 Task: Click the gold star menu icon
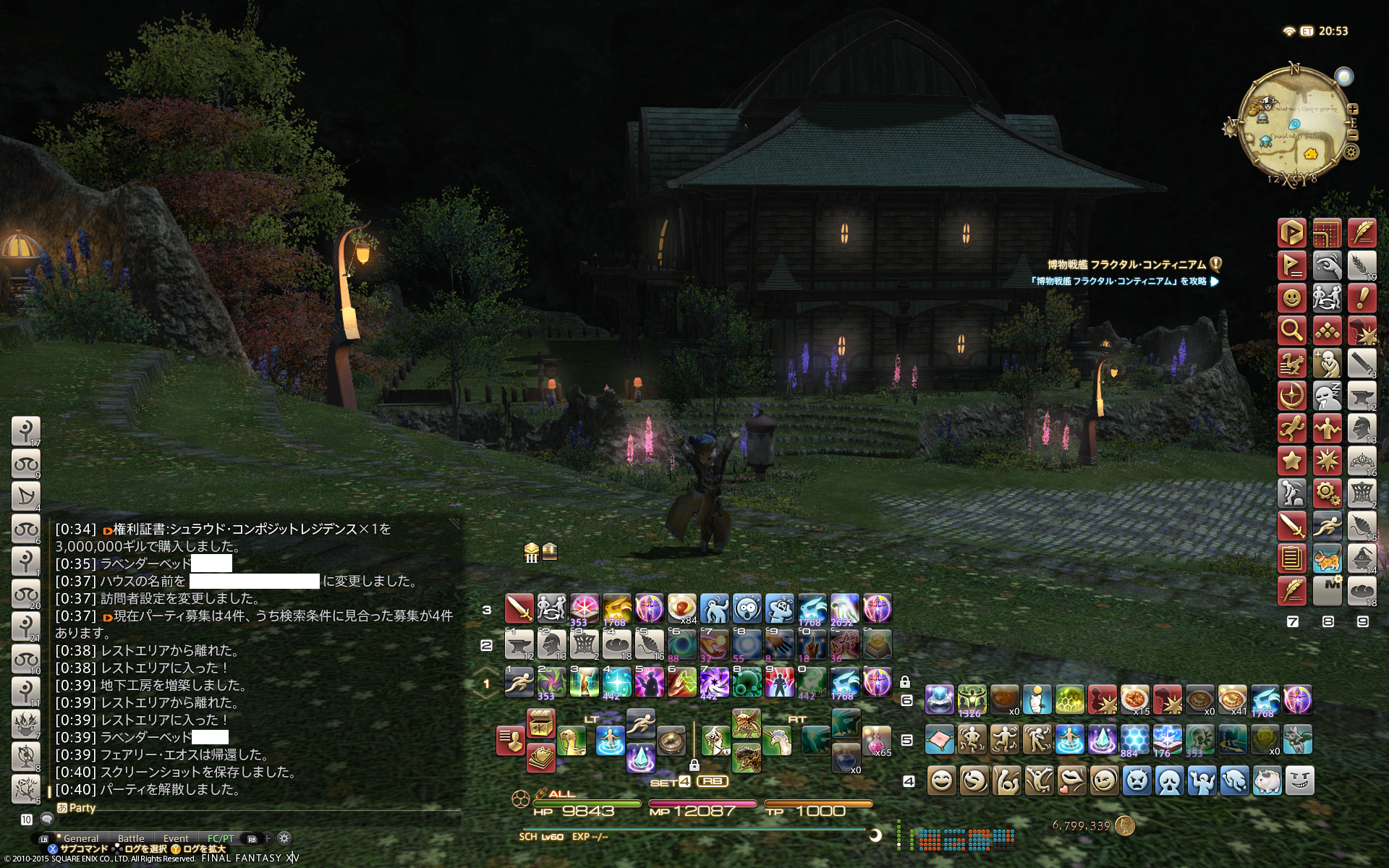(x=1292, y=461)
